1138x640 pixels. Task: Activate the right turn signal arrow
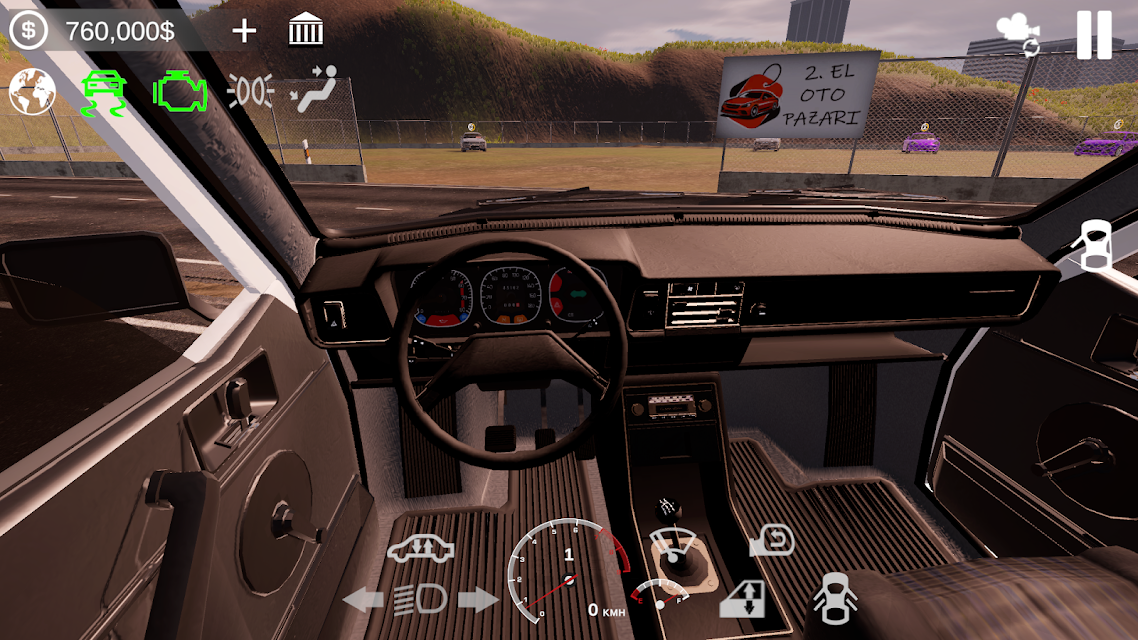478,600
